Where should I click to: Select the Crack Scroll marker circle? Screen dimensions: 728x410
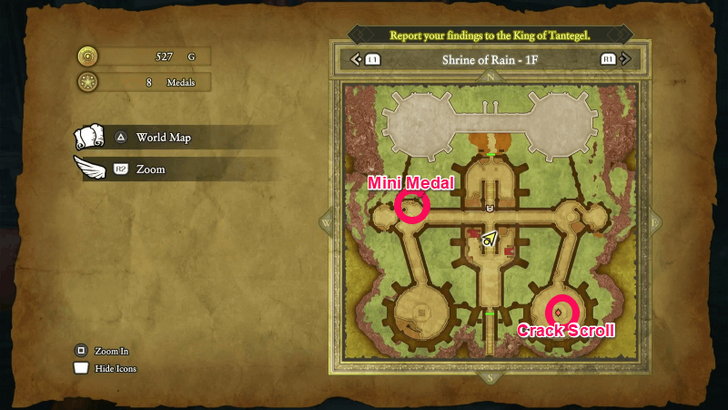(x=562, y=311)
